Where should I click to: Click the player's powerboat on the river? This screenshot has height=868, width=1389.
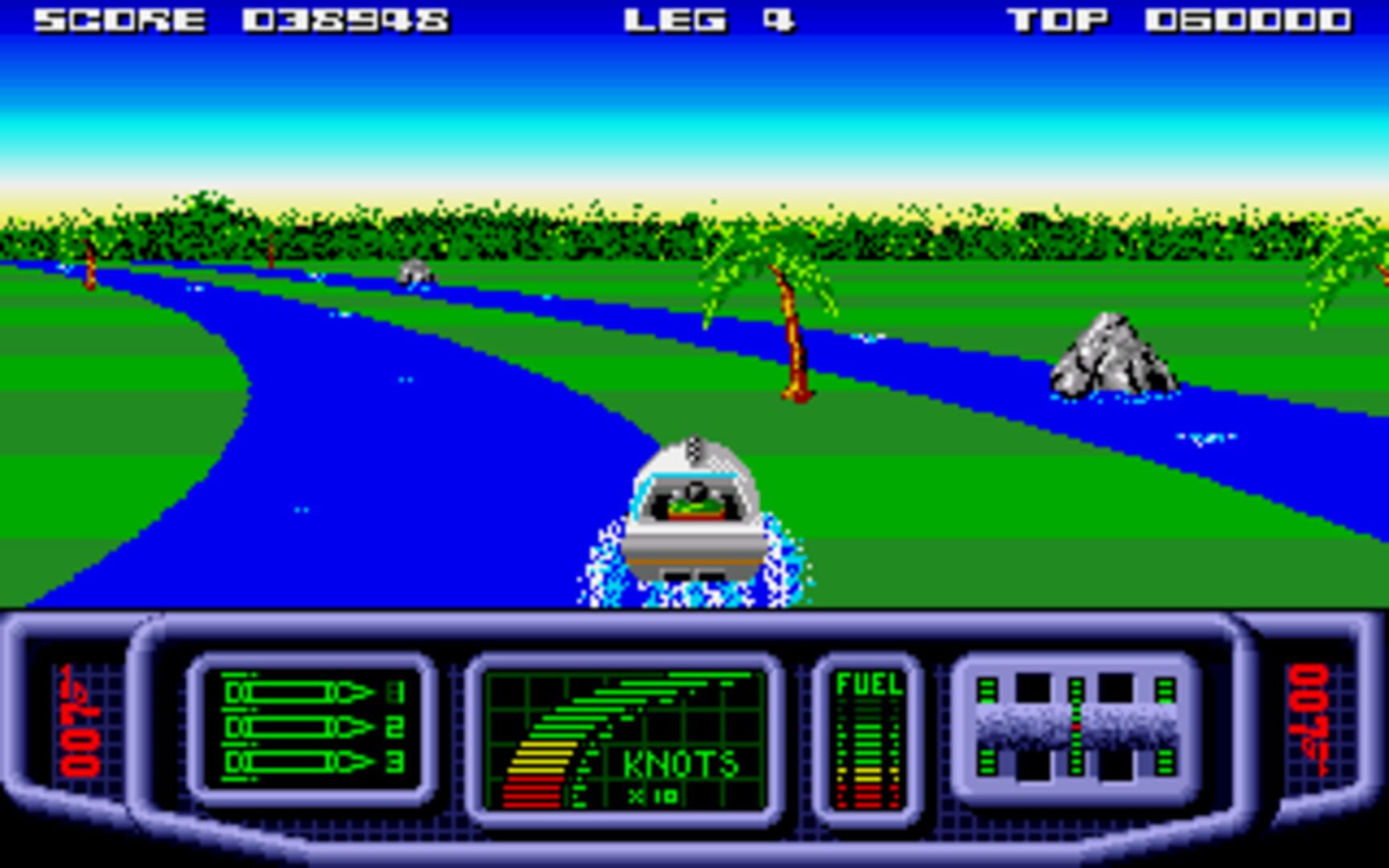[x=698, y=514]
